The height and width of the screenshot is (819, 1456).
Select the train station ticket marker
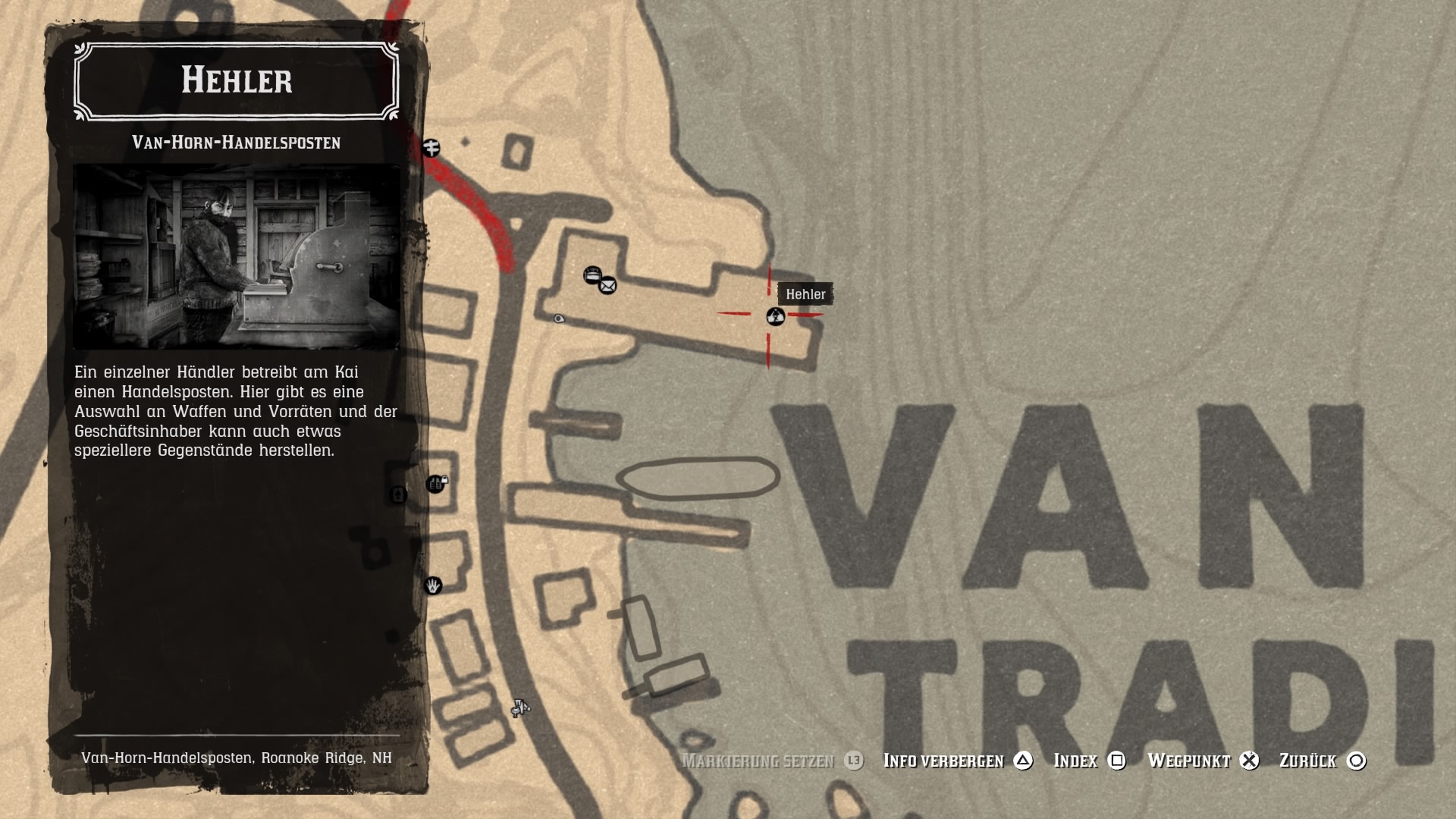point(592,275)
